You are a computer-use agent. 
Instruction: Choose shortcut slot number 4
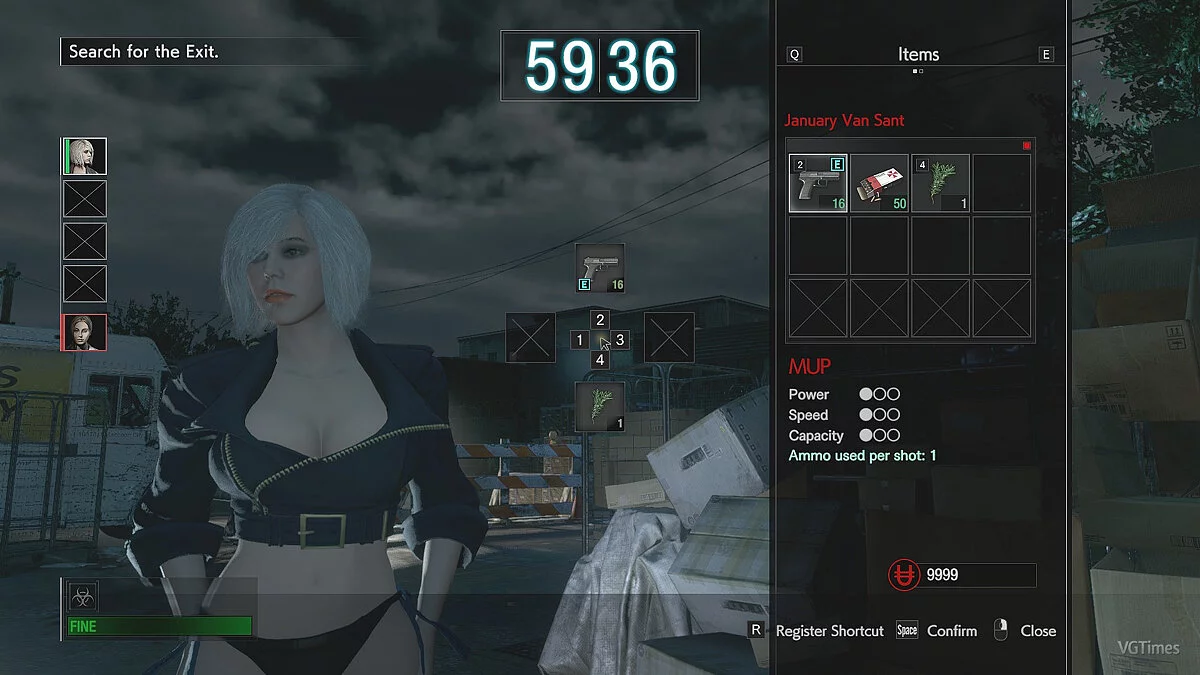[600, 360]
